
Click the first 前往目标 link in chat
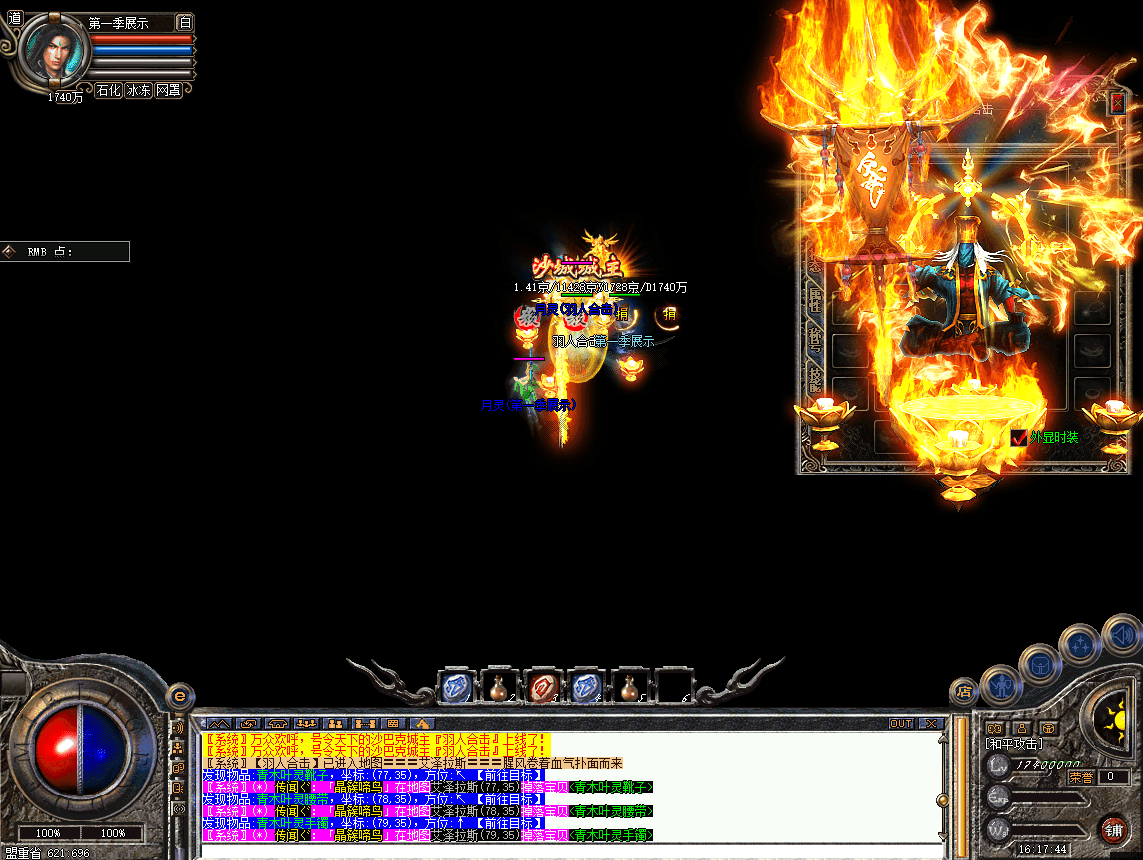510,775
